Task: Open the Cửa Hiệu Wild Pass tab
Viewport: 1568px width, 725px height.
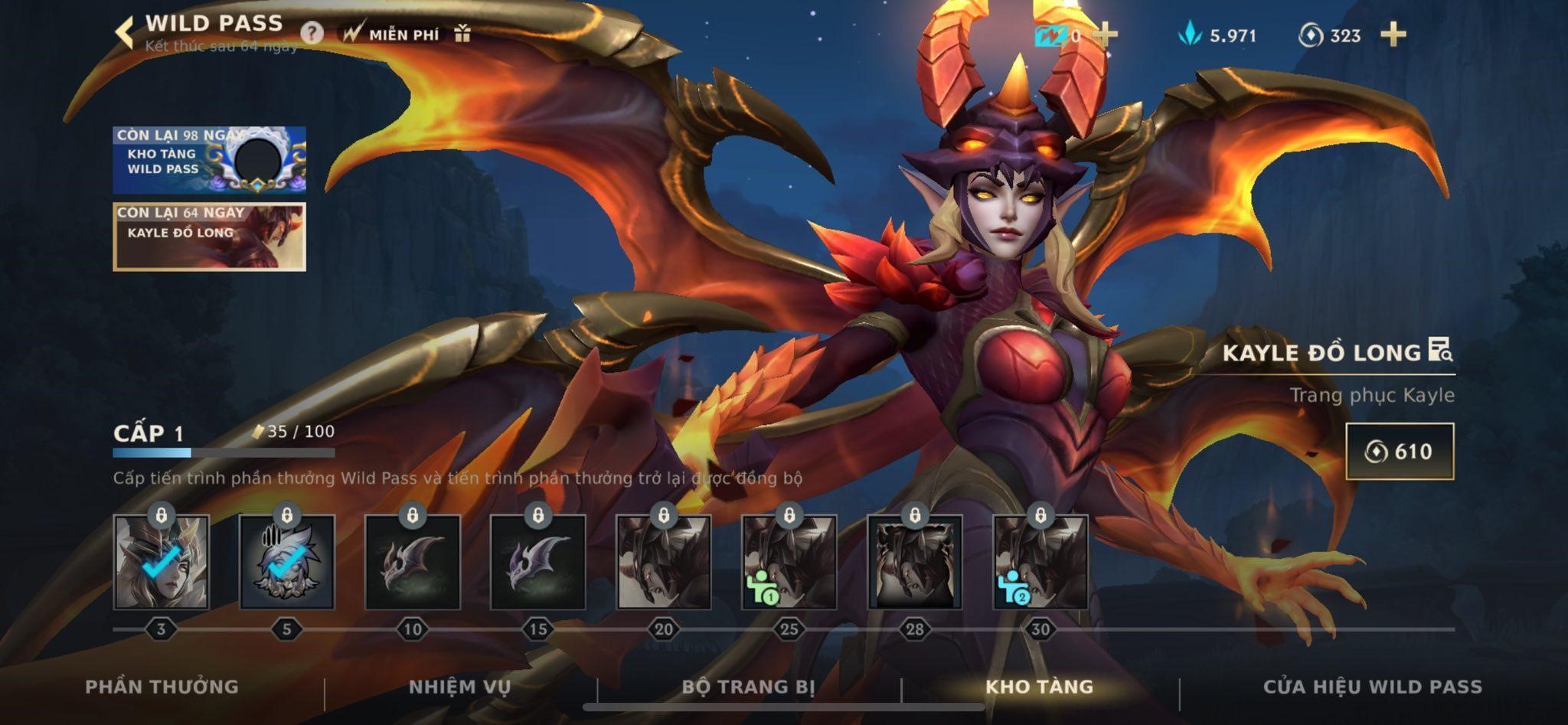Action: click(1372, 687)
